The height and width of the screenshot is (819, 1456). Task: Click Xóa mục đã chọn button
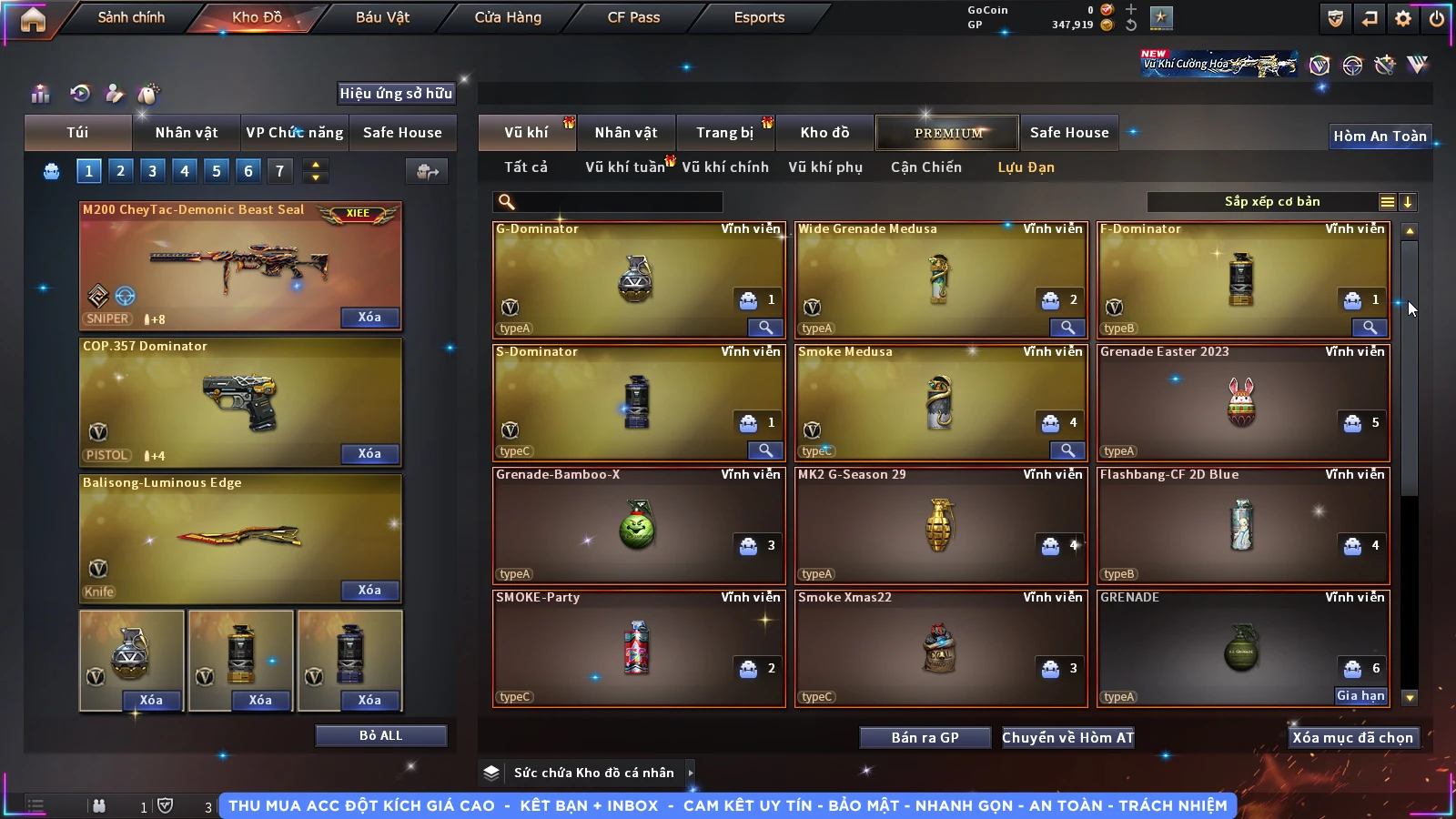(x=1352, y=737)
